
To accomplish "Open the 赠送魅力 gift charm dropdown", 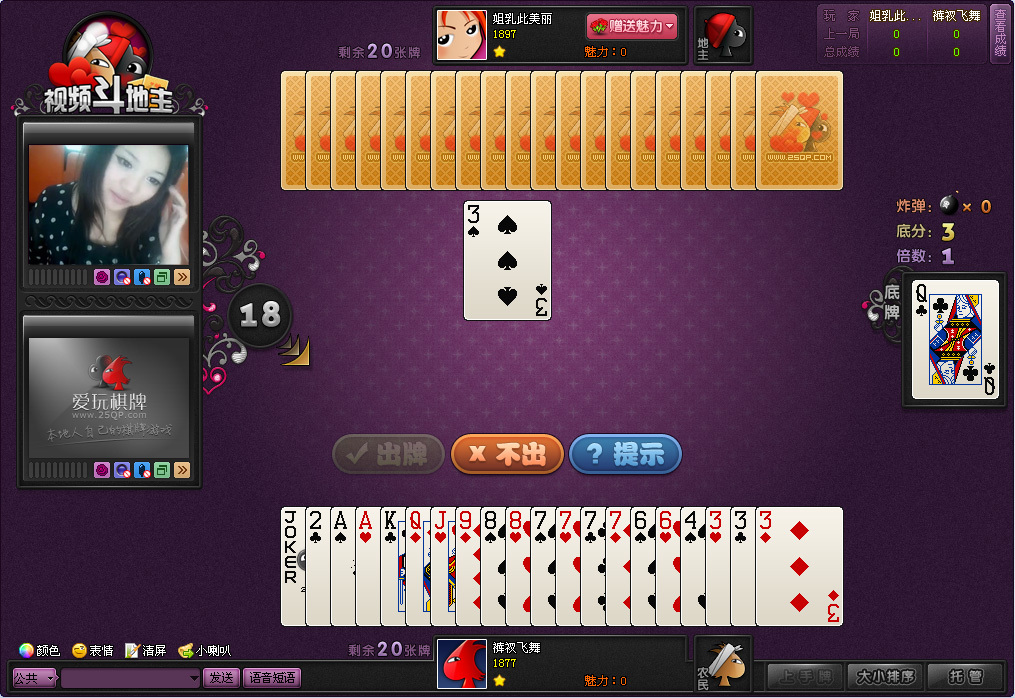I will [632, 26].
